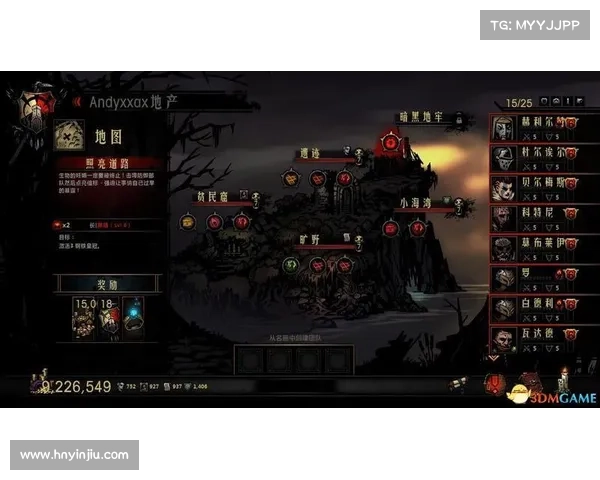Click the red glyph icon in bottom bar
Viewport: 600px width, 480px height.
494,383
